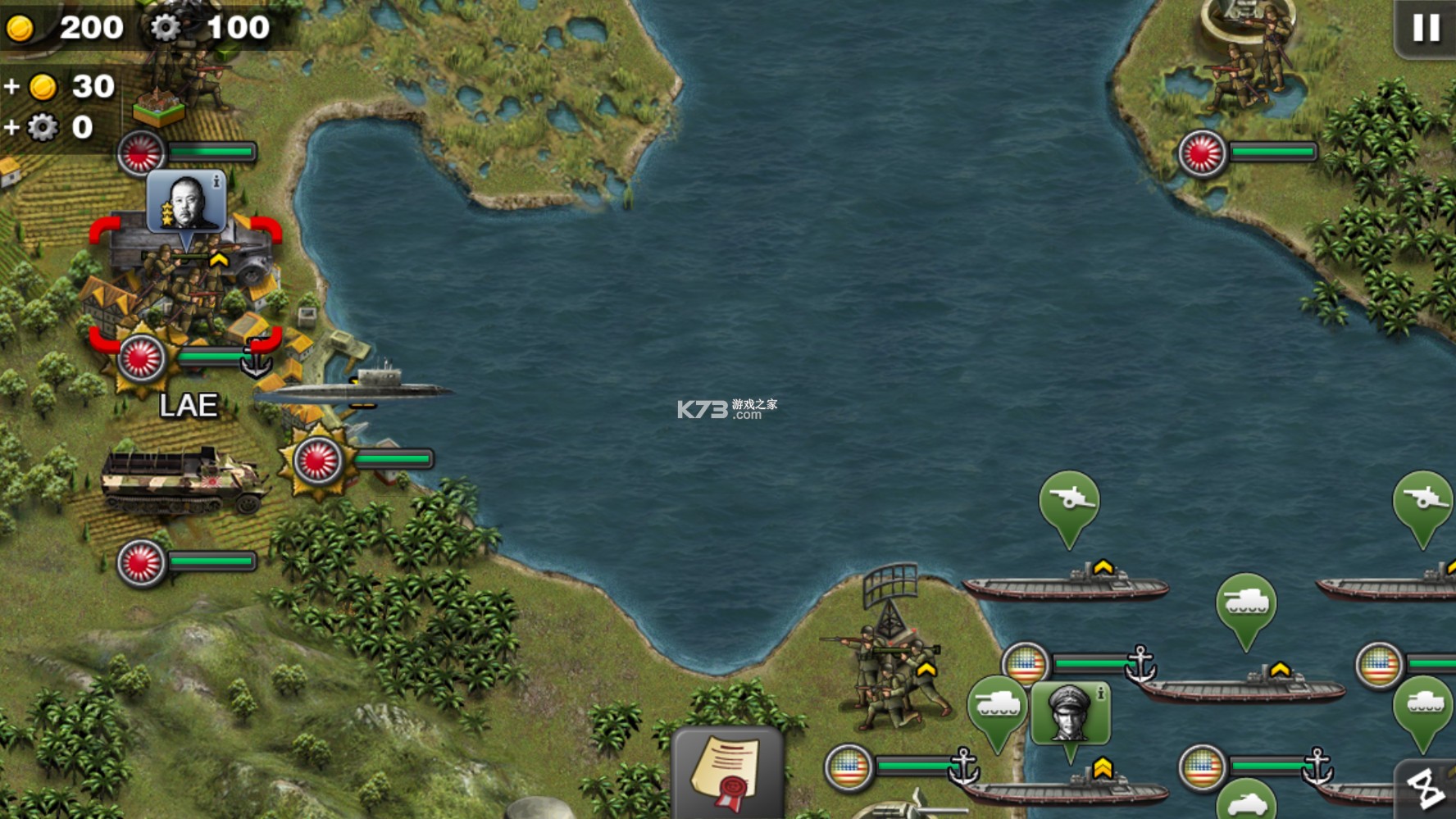This screenshot has height=819, width=1456.
Task: Click the chevron rank badge on Japanese infantry
Action: click(218, 257)
